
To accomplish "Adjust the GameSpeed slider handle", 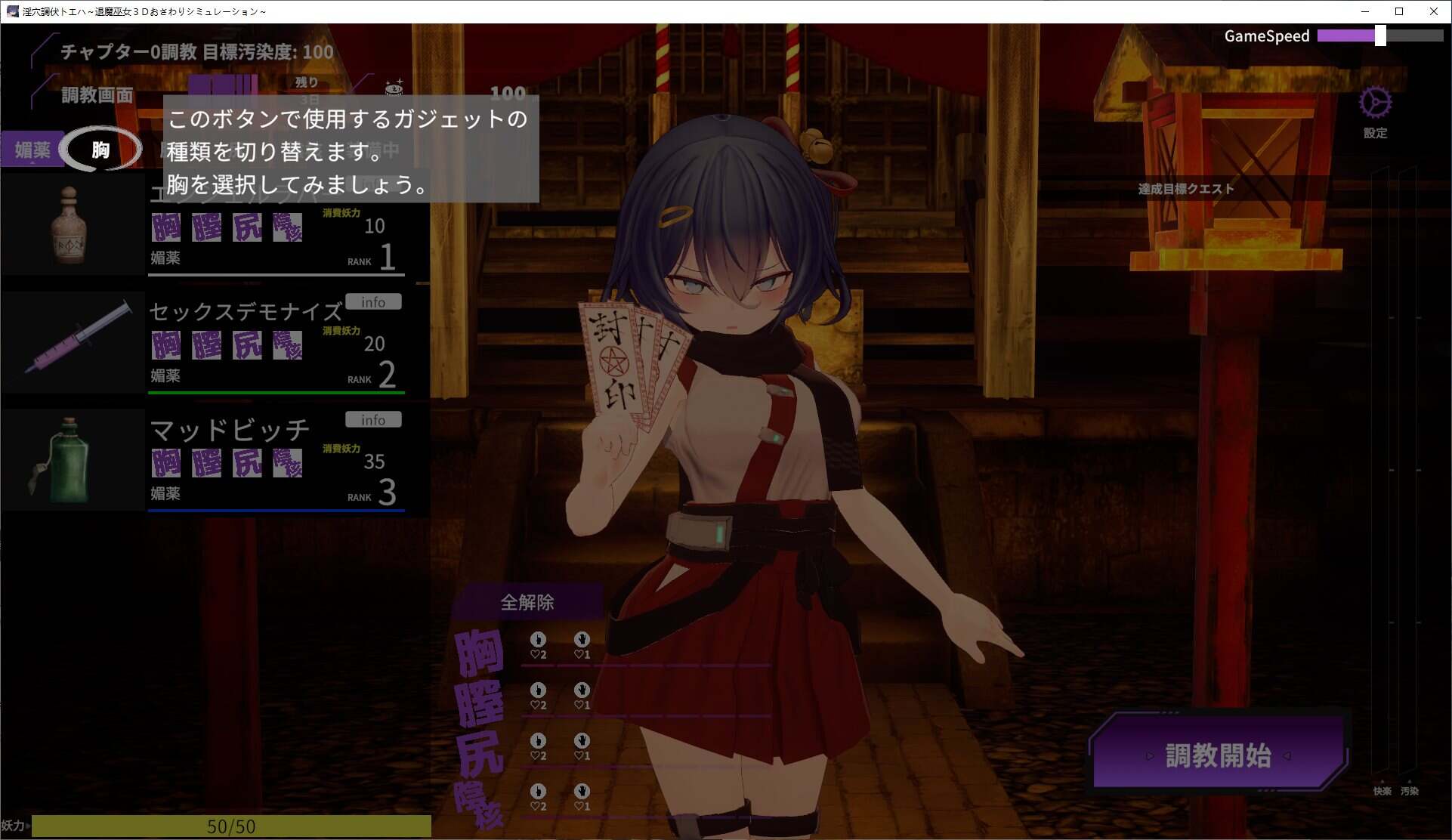I will [1382, 35].
